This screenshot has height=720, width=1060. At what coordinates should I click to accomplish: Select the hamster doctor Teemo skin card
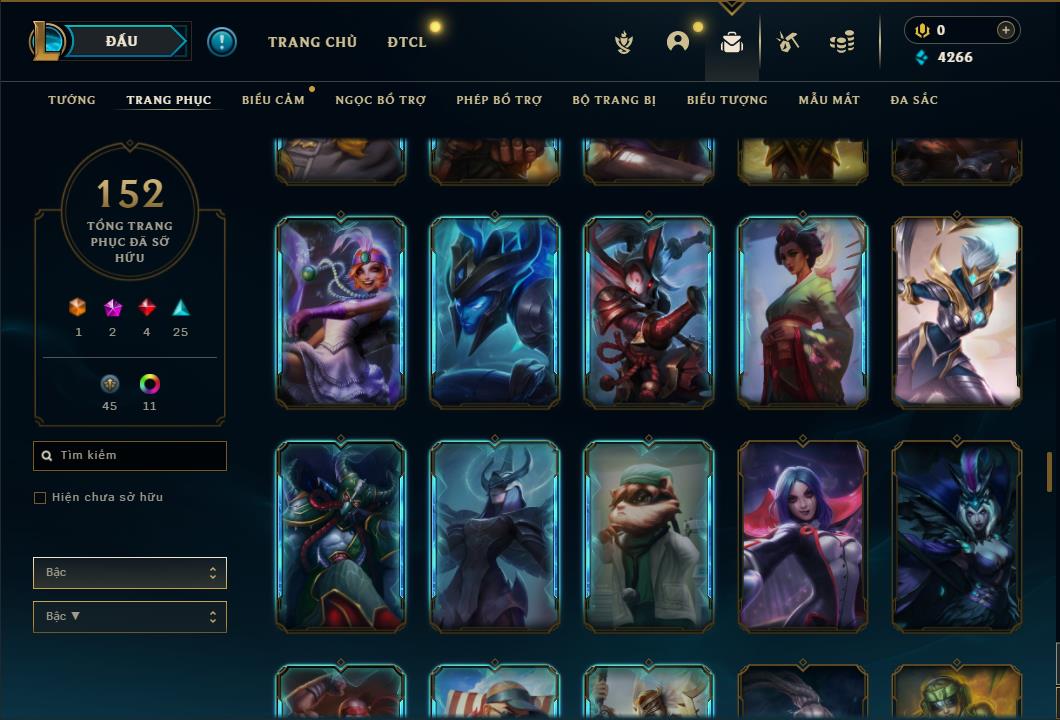(x=649, y=536)
